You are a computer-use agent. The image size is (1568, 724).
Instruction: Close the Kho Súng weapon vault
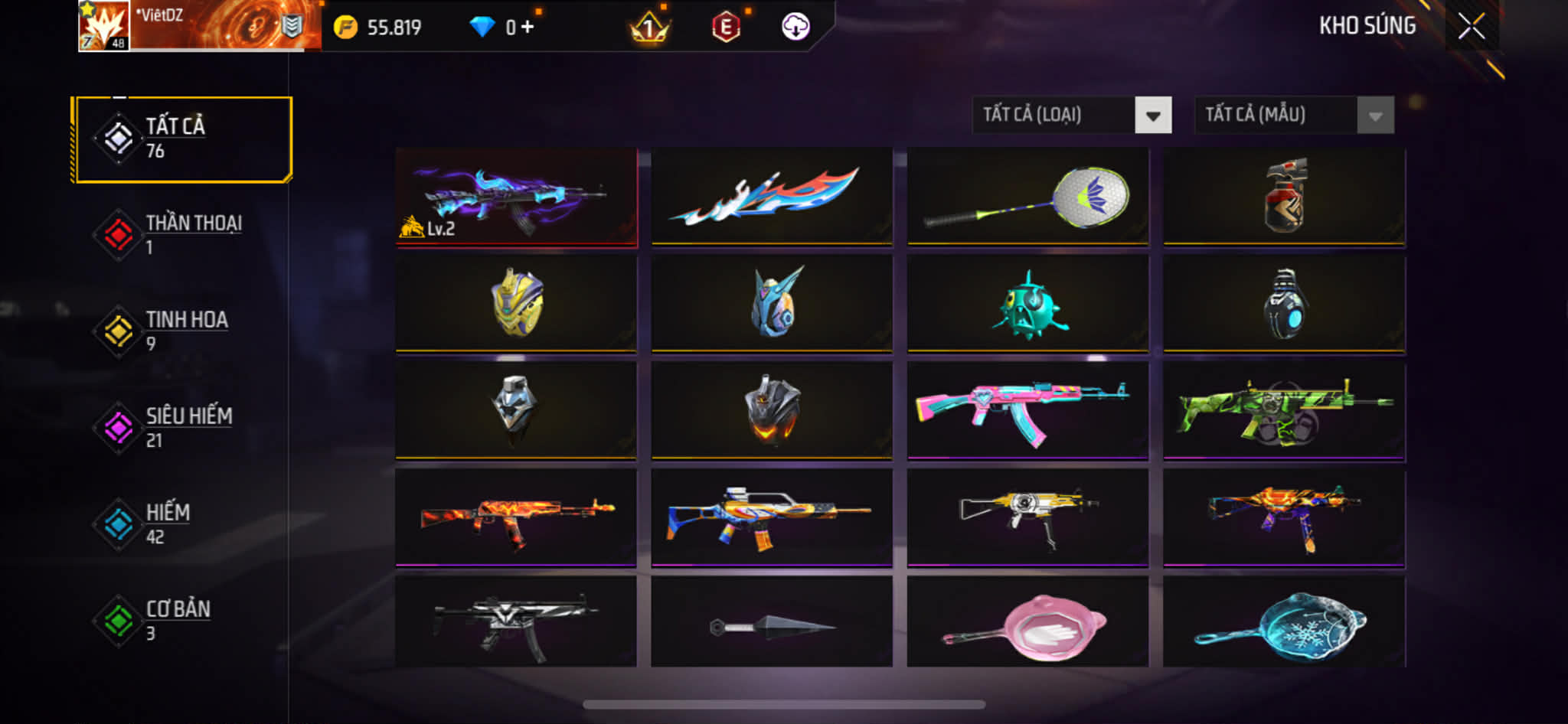pos(1471,27)
